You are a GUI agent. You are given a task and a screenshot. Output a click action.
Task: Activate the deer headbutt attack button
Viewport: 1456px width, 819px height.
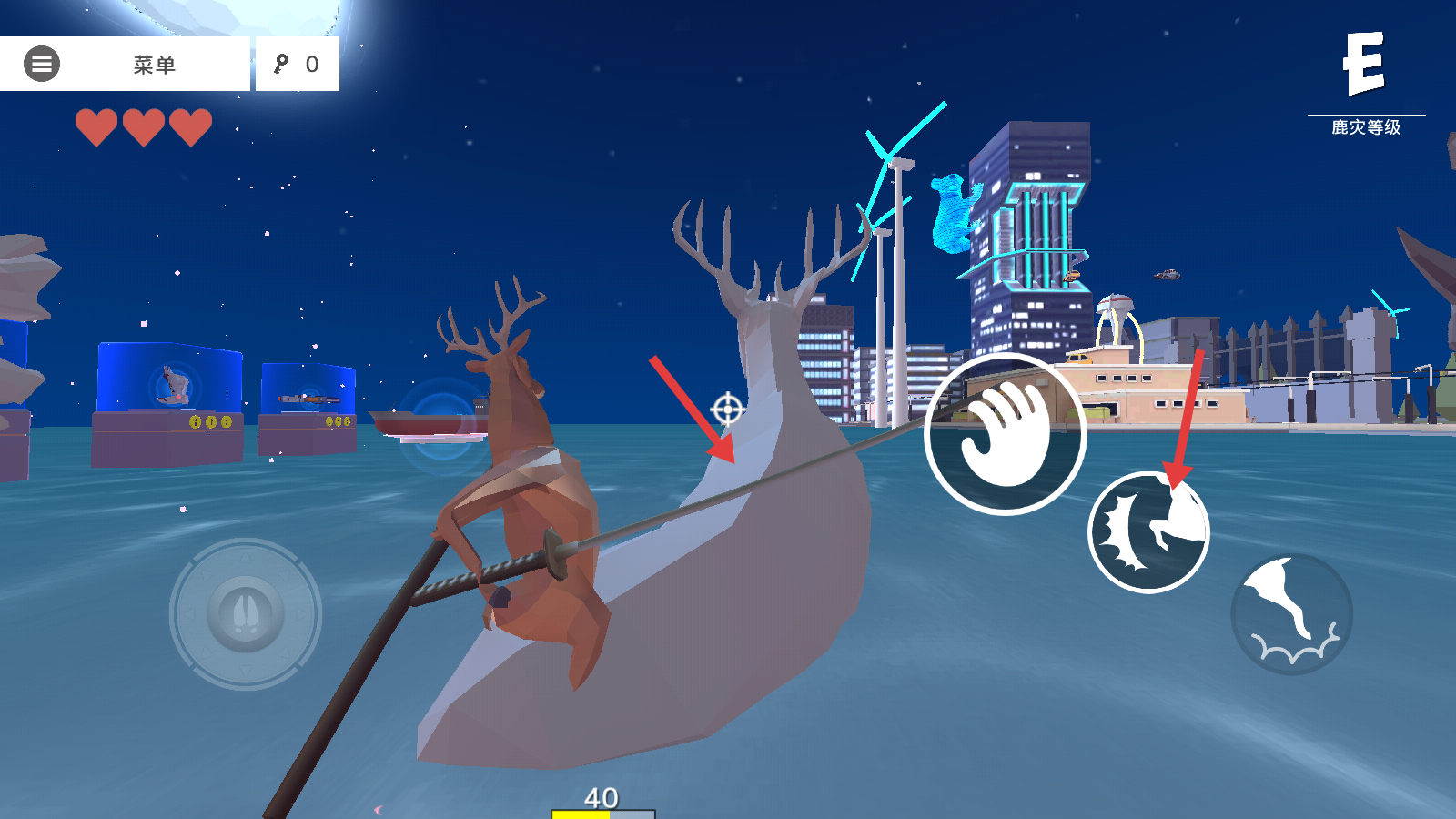pyautogui.click(x=1148, y=532)
